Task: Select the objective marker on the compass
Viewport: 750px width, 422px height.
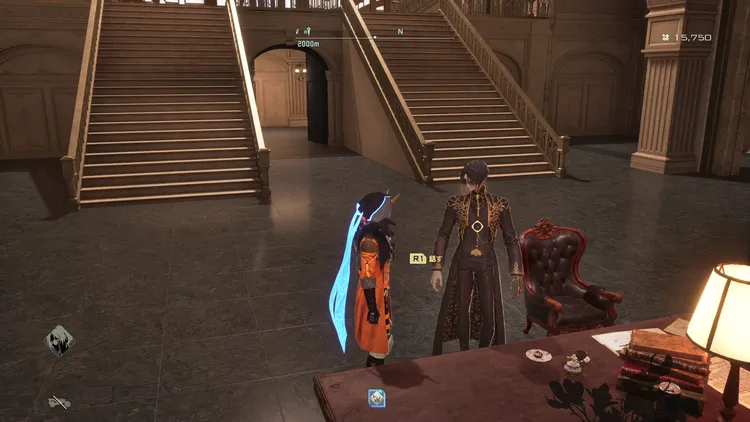Action: (308, 33)
